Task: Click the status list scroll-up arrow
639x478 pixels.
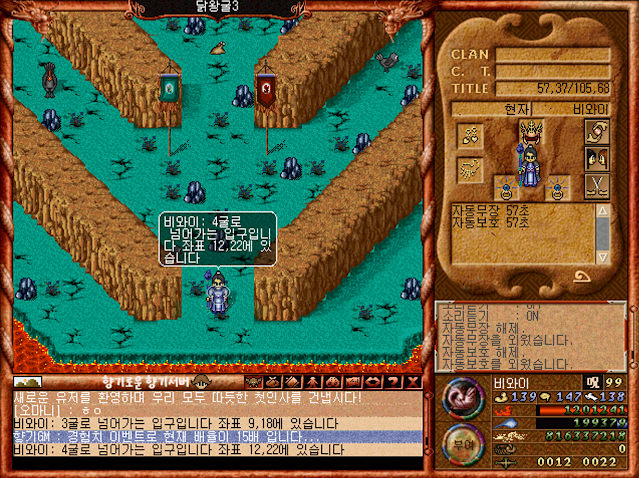Action: (603, 212)
